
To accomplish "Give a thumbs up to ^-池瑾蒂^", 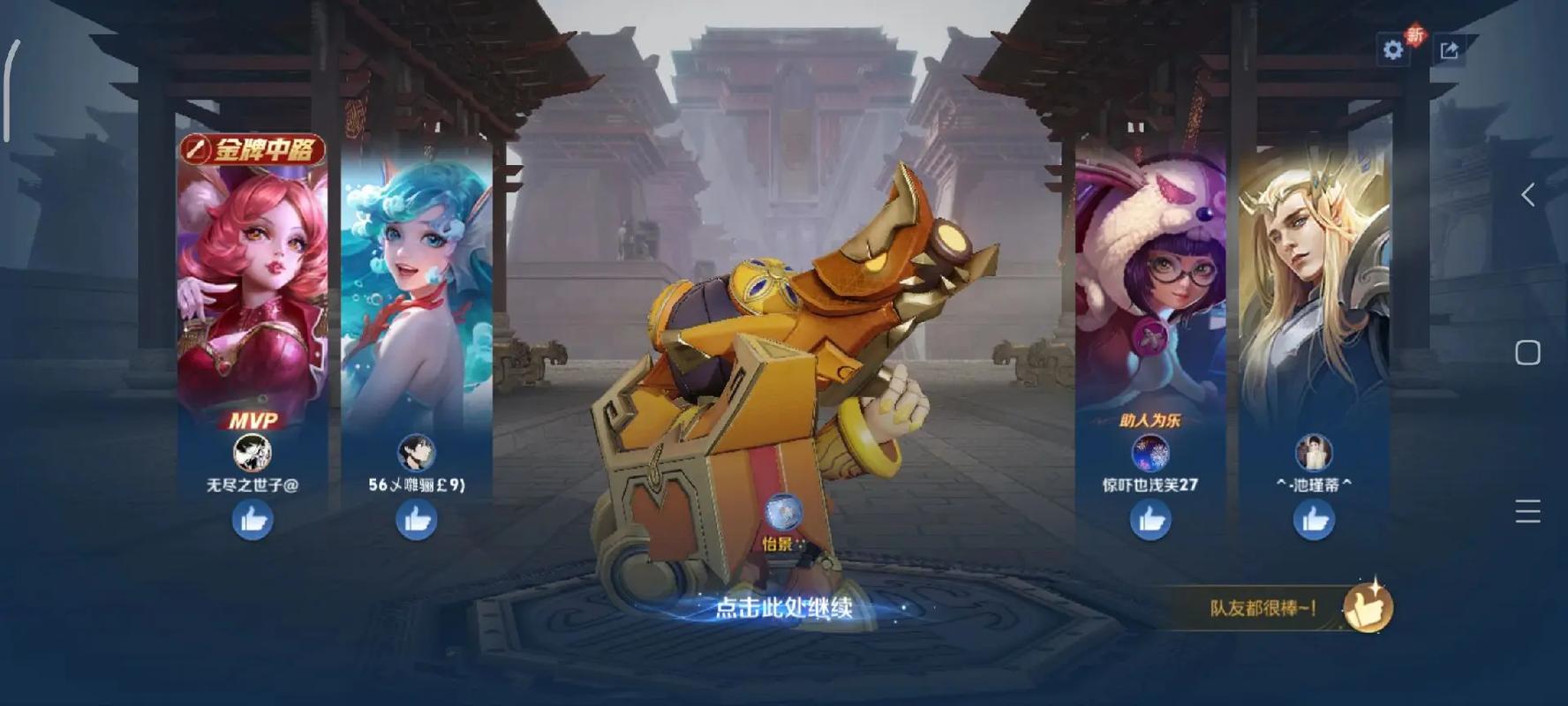I will 1314,520.
